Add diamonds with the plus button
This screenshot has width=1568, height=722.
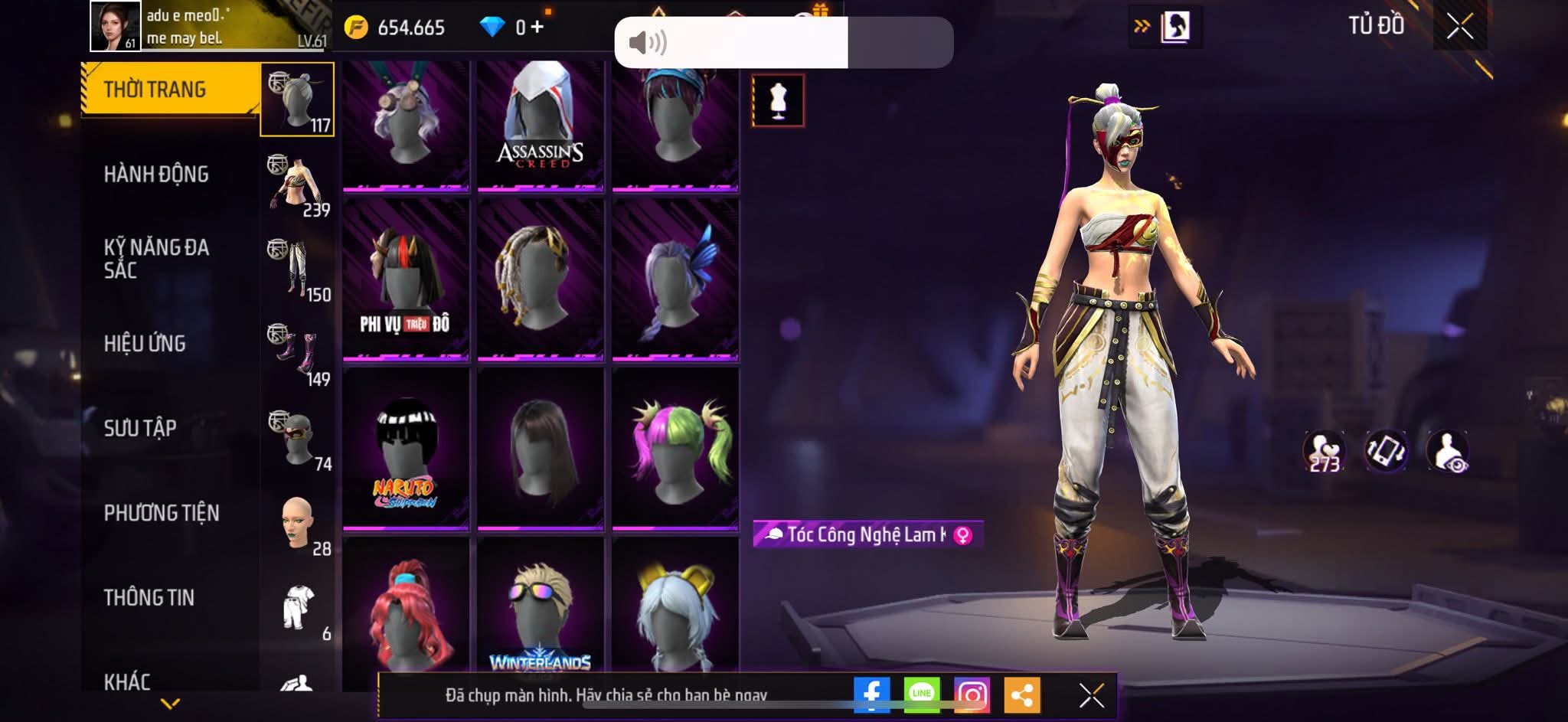tap(537, 27)
